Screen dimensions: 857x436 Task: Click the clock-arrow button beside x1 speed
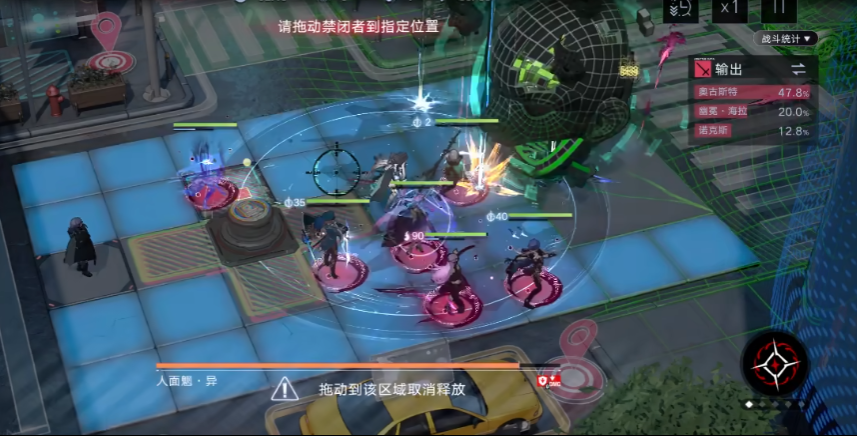[680, 9]
